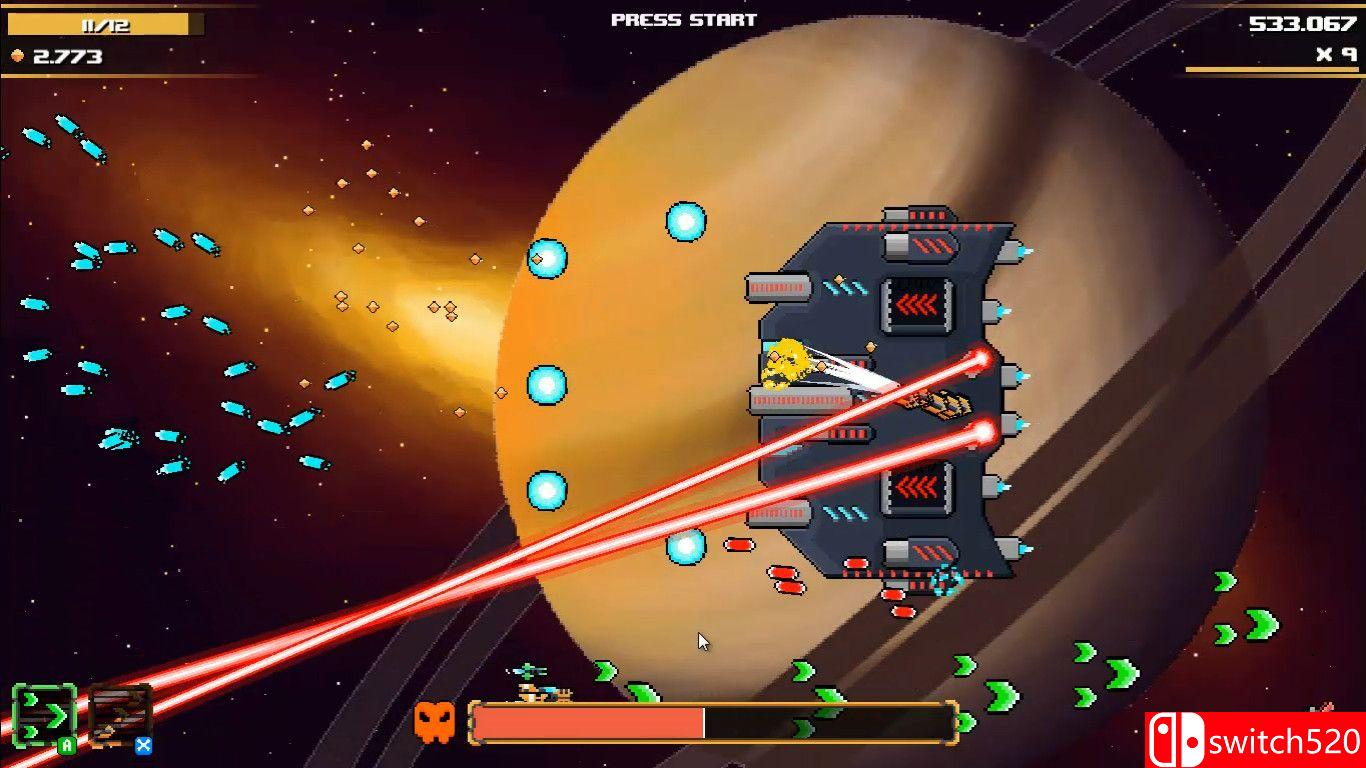This screenshot has width=1366, height=768.
Task: Select the green arrow weapon icon bound to A
Action: pos(44,714)
